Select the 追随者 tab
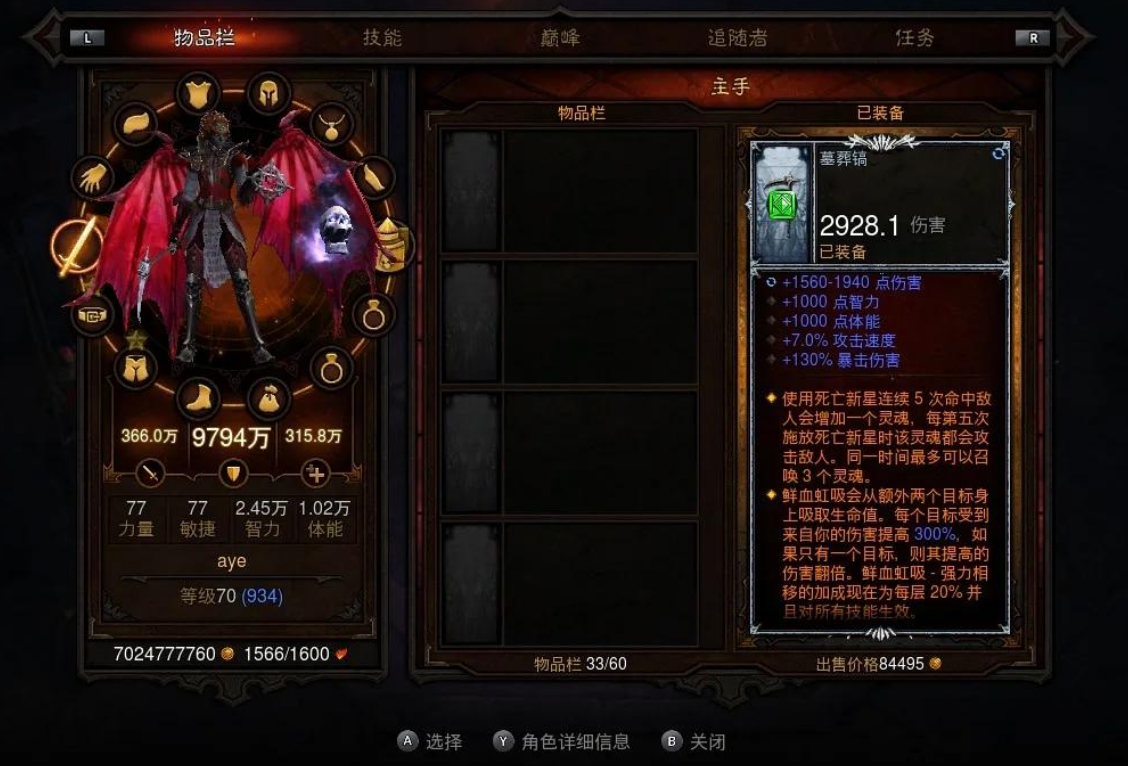Image resolution: width=1128 pixels, height=766 pixels. click(737, 38)
